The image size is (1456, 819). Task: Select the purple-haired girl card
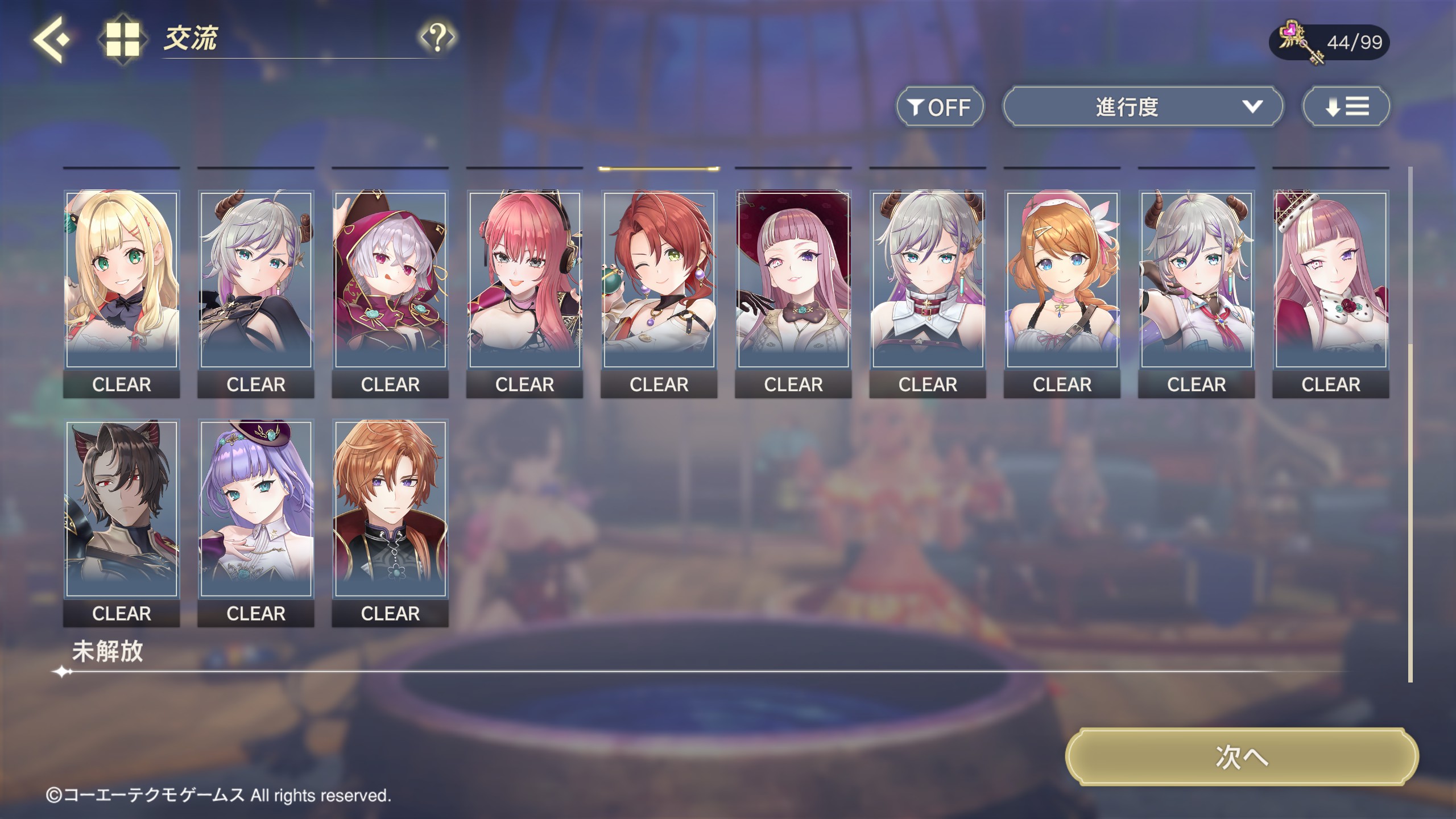[x=256, y=509]
